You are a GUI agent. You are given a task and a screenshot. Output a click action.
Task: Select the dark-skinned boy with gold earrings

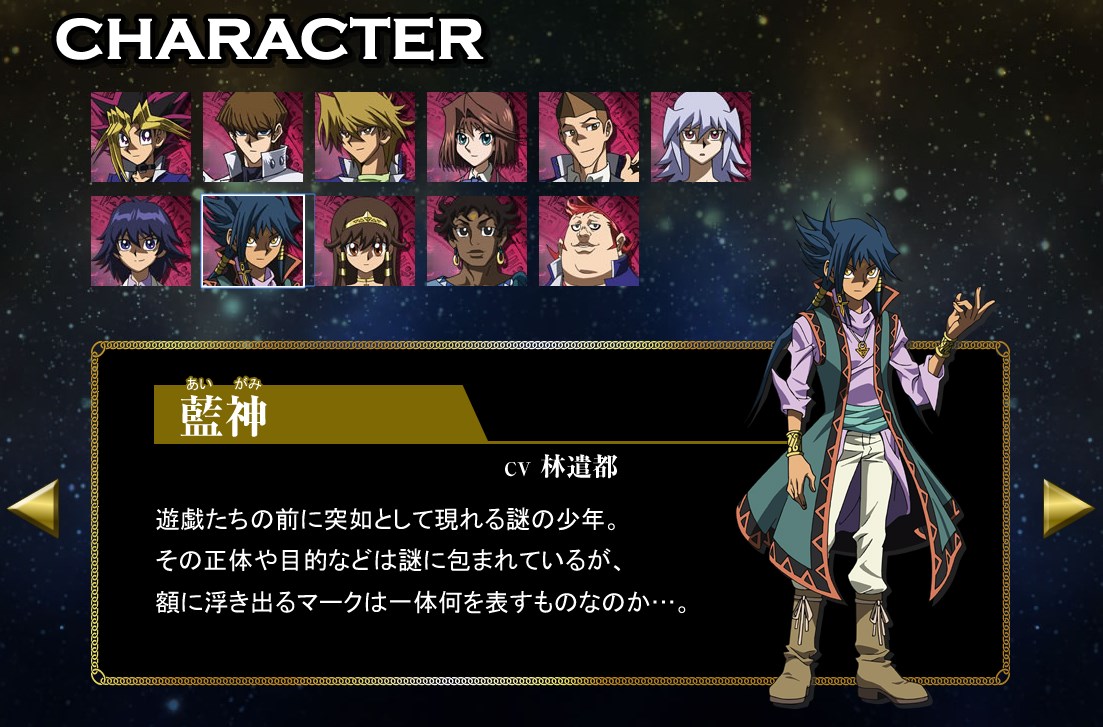point(476,241)
